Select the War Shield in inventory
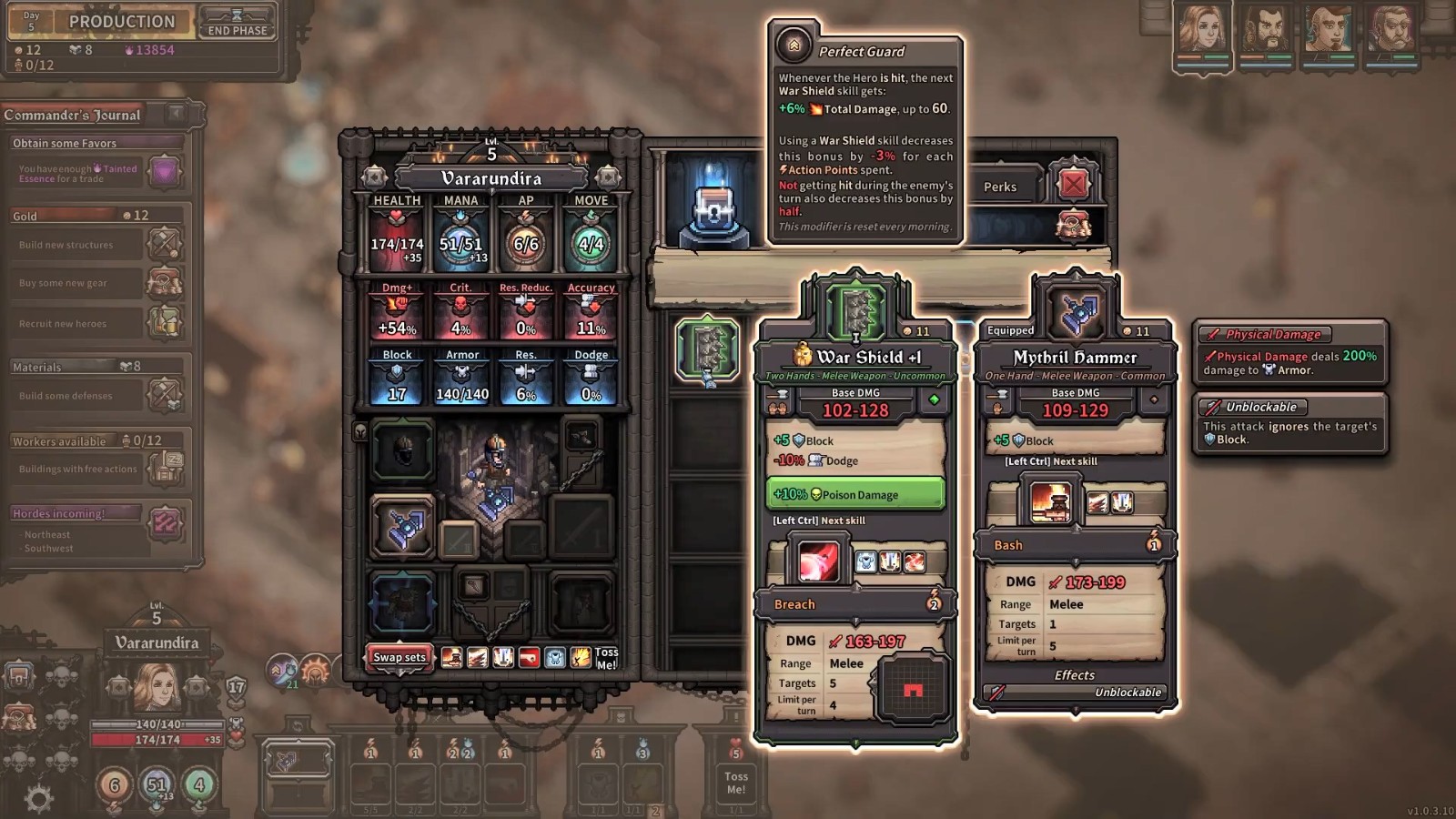The width and height of the screenshot is (1456, 819). tap(707, 348)
